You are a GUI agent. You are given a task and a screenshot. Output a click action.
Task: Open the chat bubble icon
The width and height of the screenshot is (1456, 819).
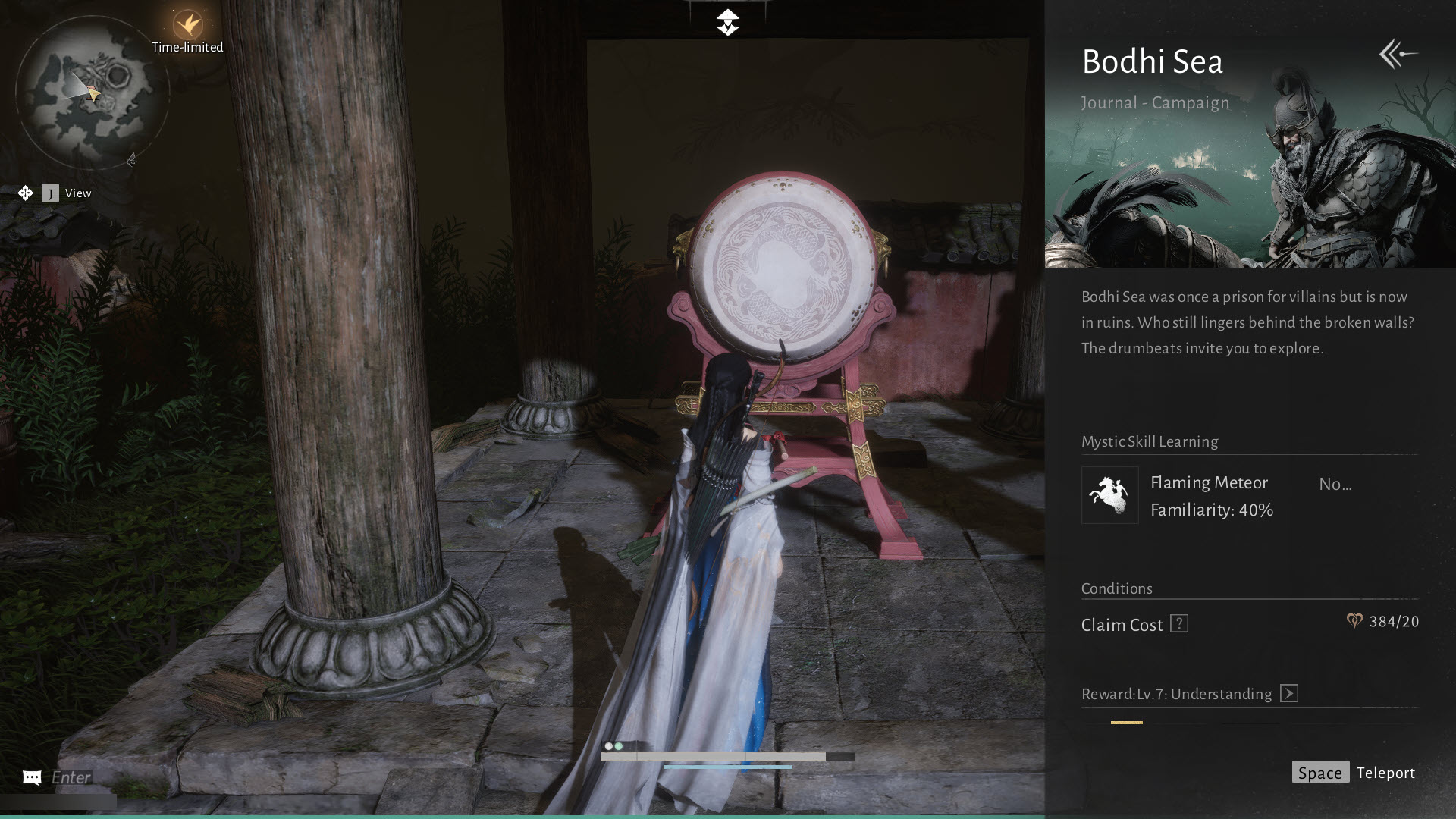tap(32, 777)
